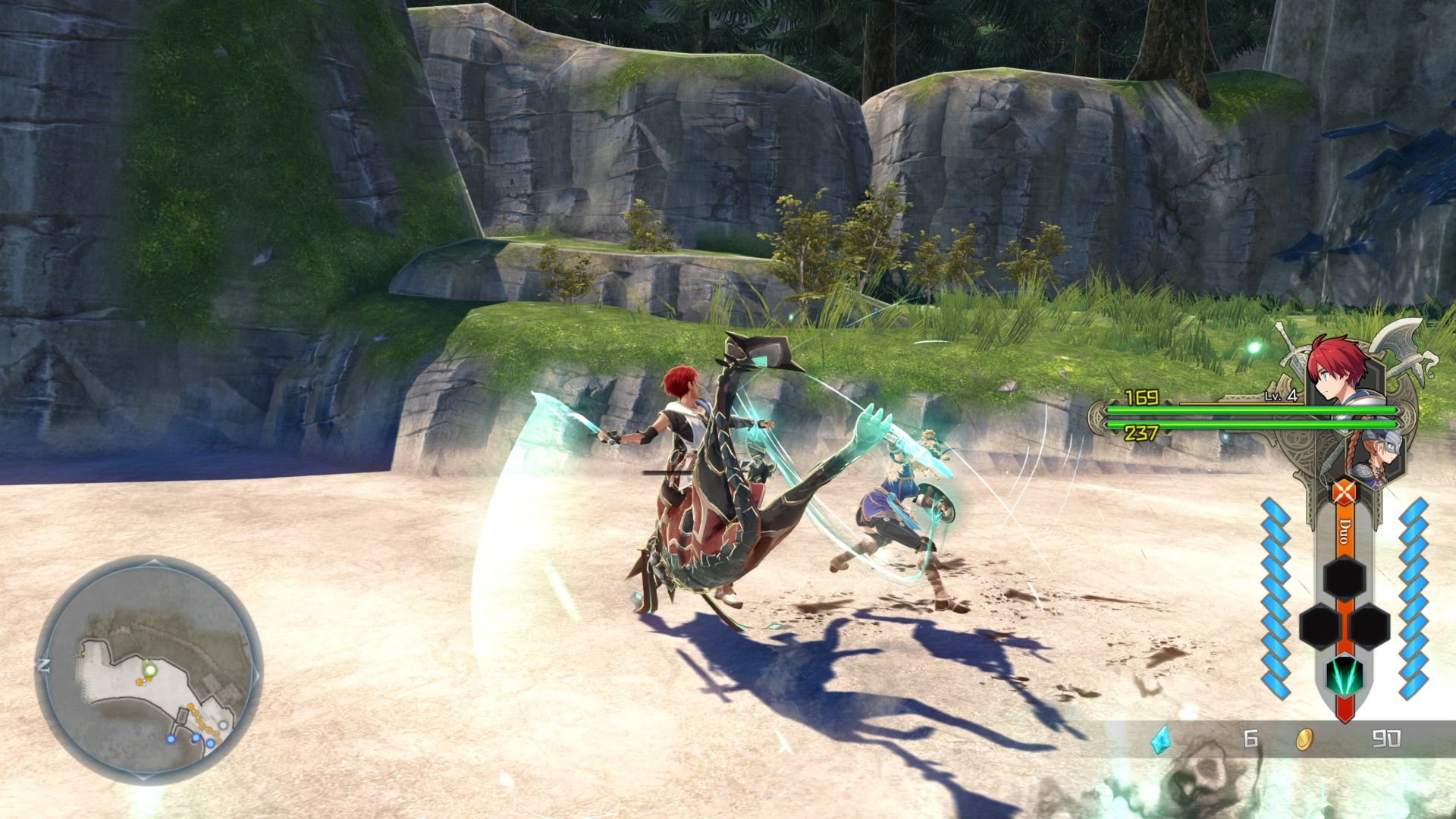Click the gold coin currency icon
Image resolution: width=1456 pixels, height=819 pixels.
point(1304,740)
